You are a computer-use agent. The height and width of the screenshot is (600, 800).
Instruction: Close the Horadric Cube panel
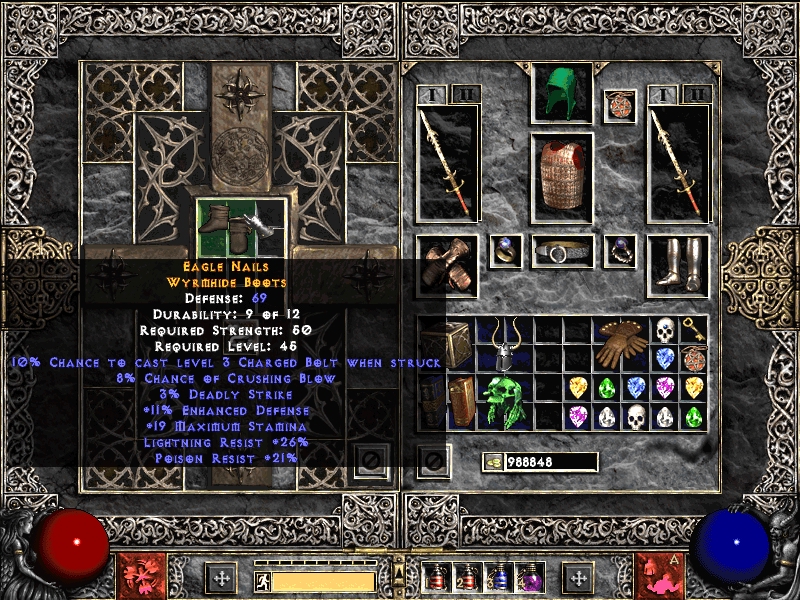370,461
